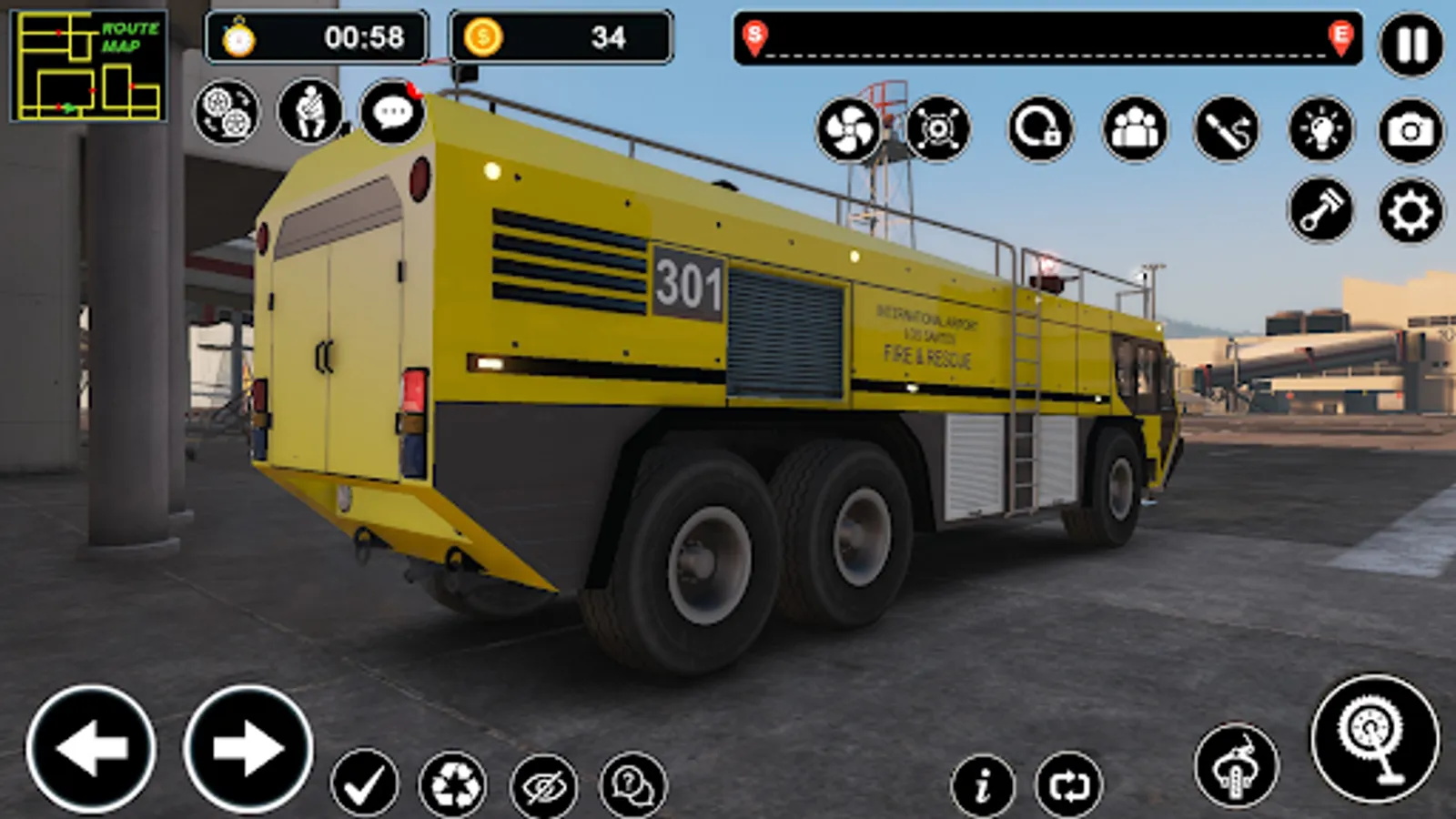
Task: Click the recycle icon at the bottom
Action: (x=452, y=784)
